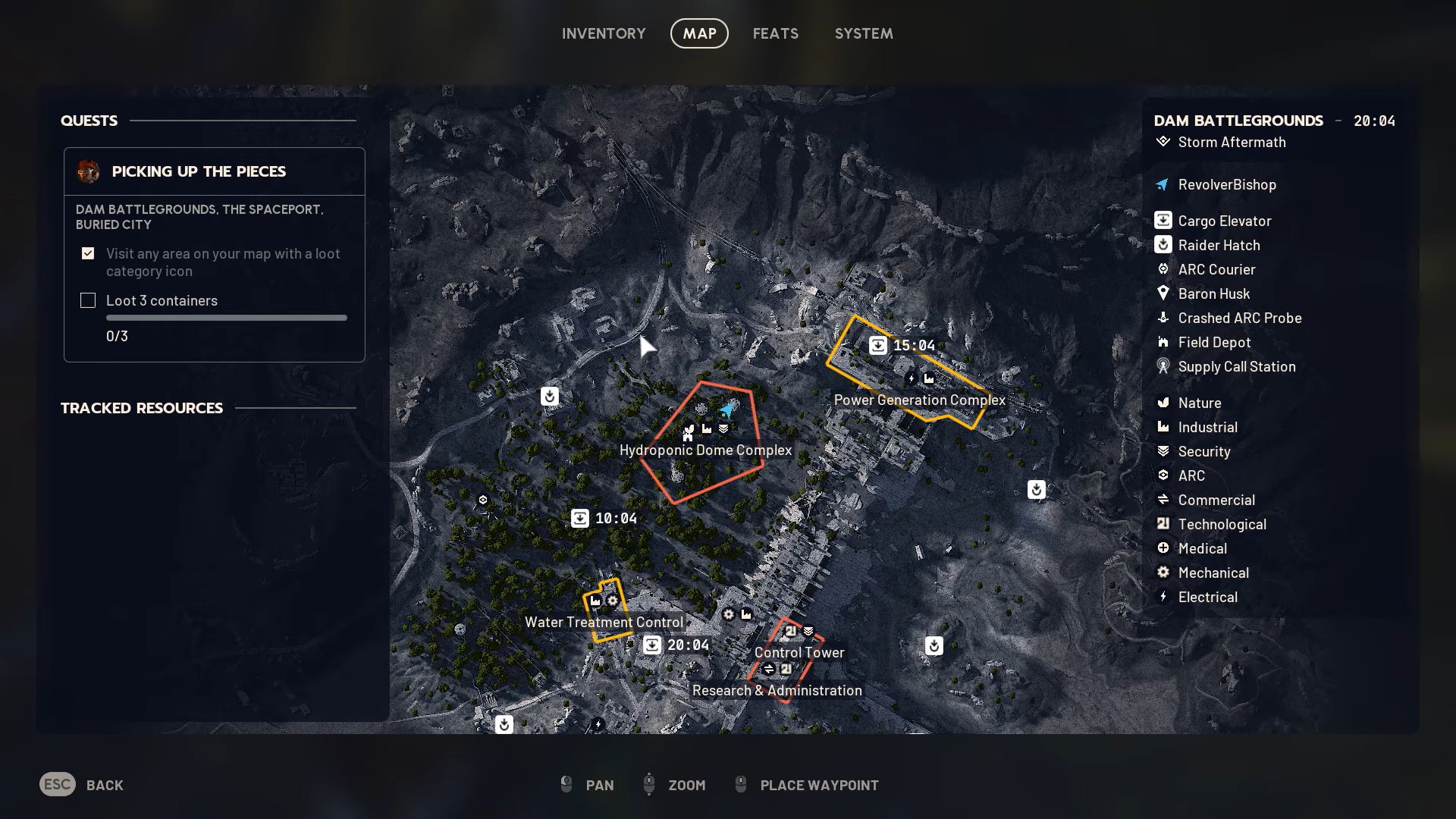This screenshot has width=1456, height=819.
Task: Click the Raider Hatch icon in the legend
Action: coord(1163,245)
